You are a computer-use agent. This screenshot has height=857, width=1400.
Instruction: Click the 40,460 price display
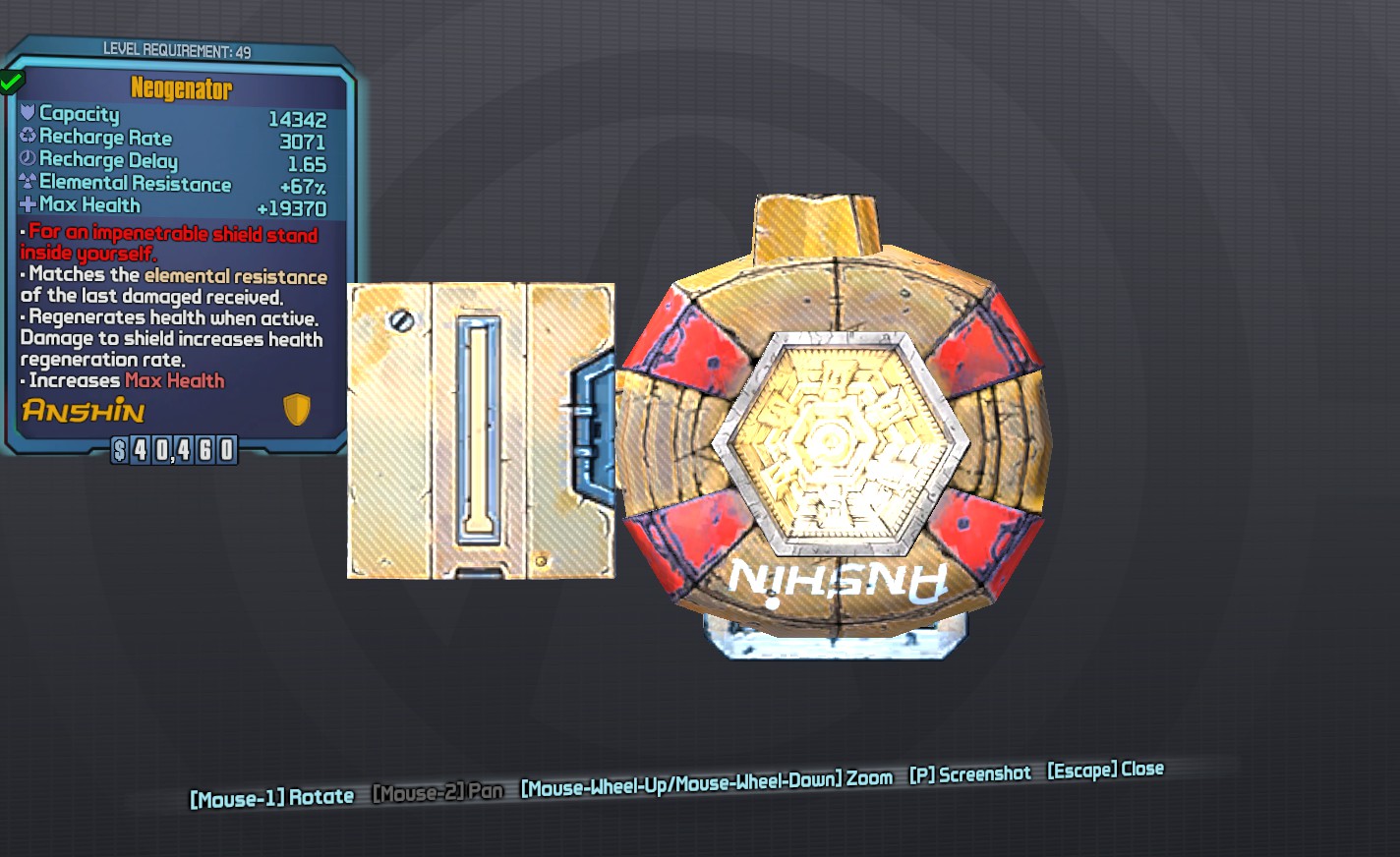point(172,451)
